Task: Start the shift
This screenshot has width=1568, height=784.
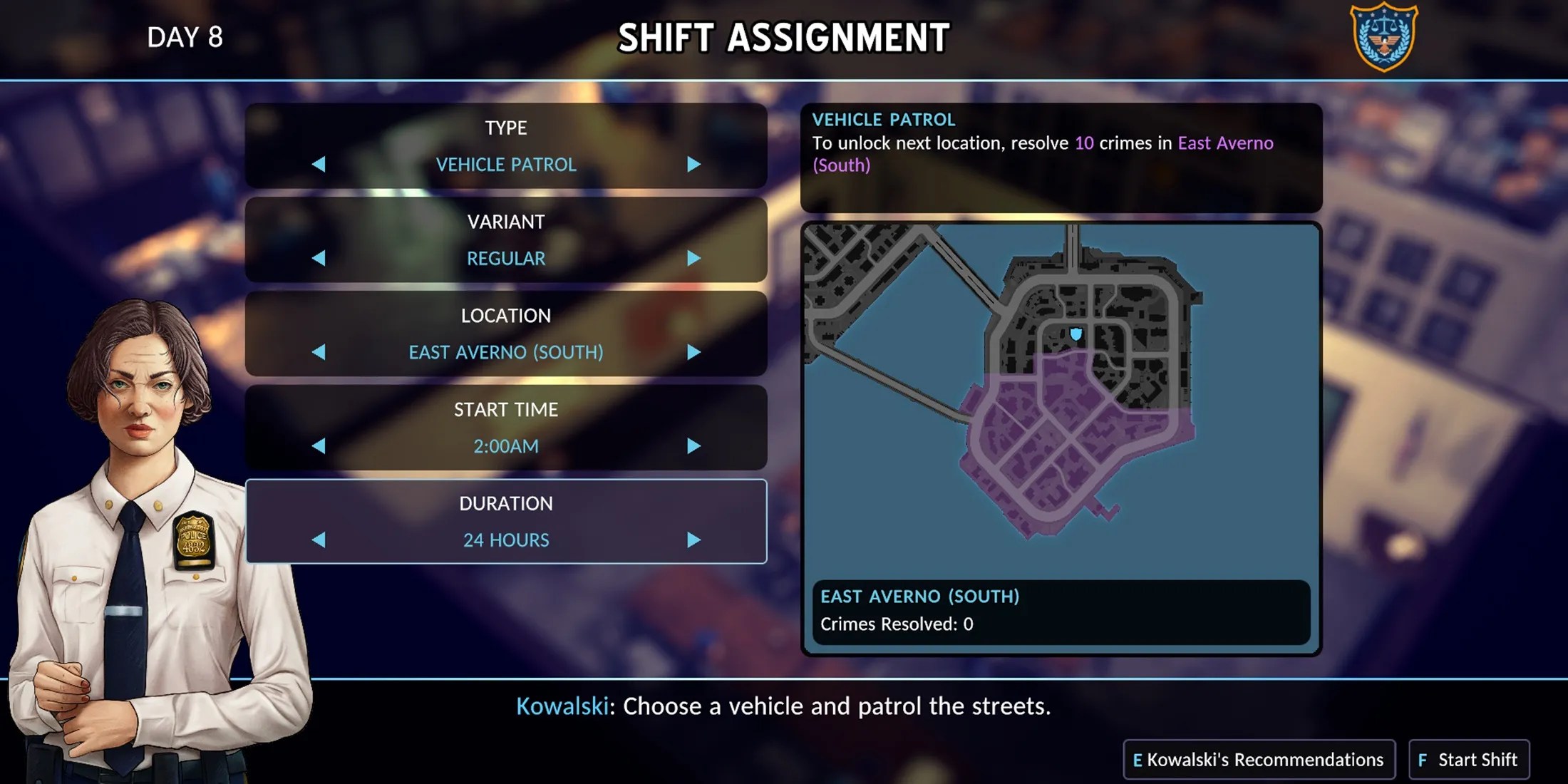Action: [x=1469, y=760]
